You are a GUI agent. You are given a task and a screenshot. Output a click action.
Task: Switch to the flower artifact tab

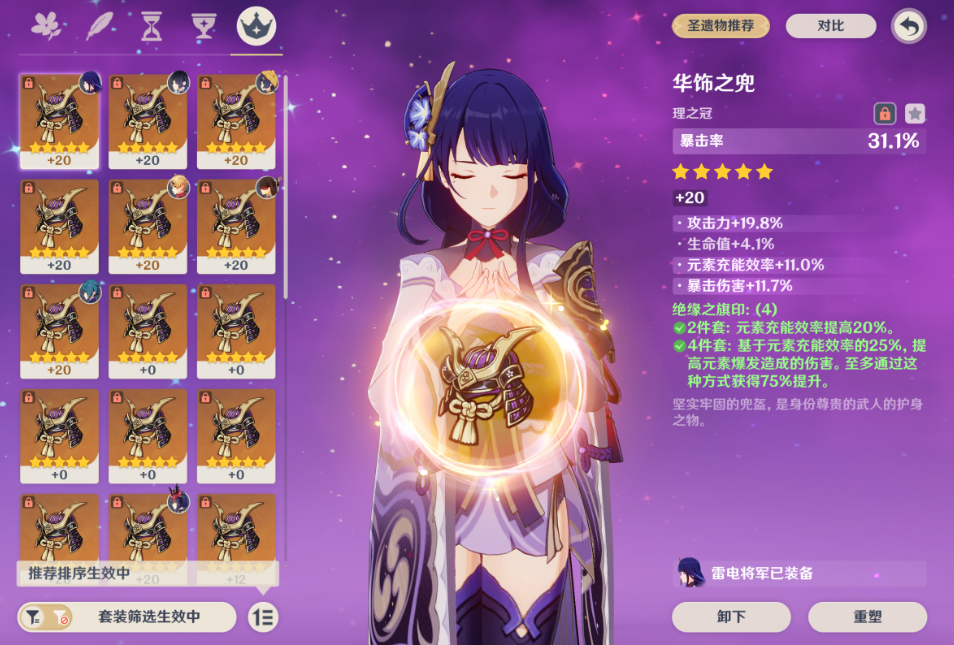(46, 25)
